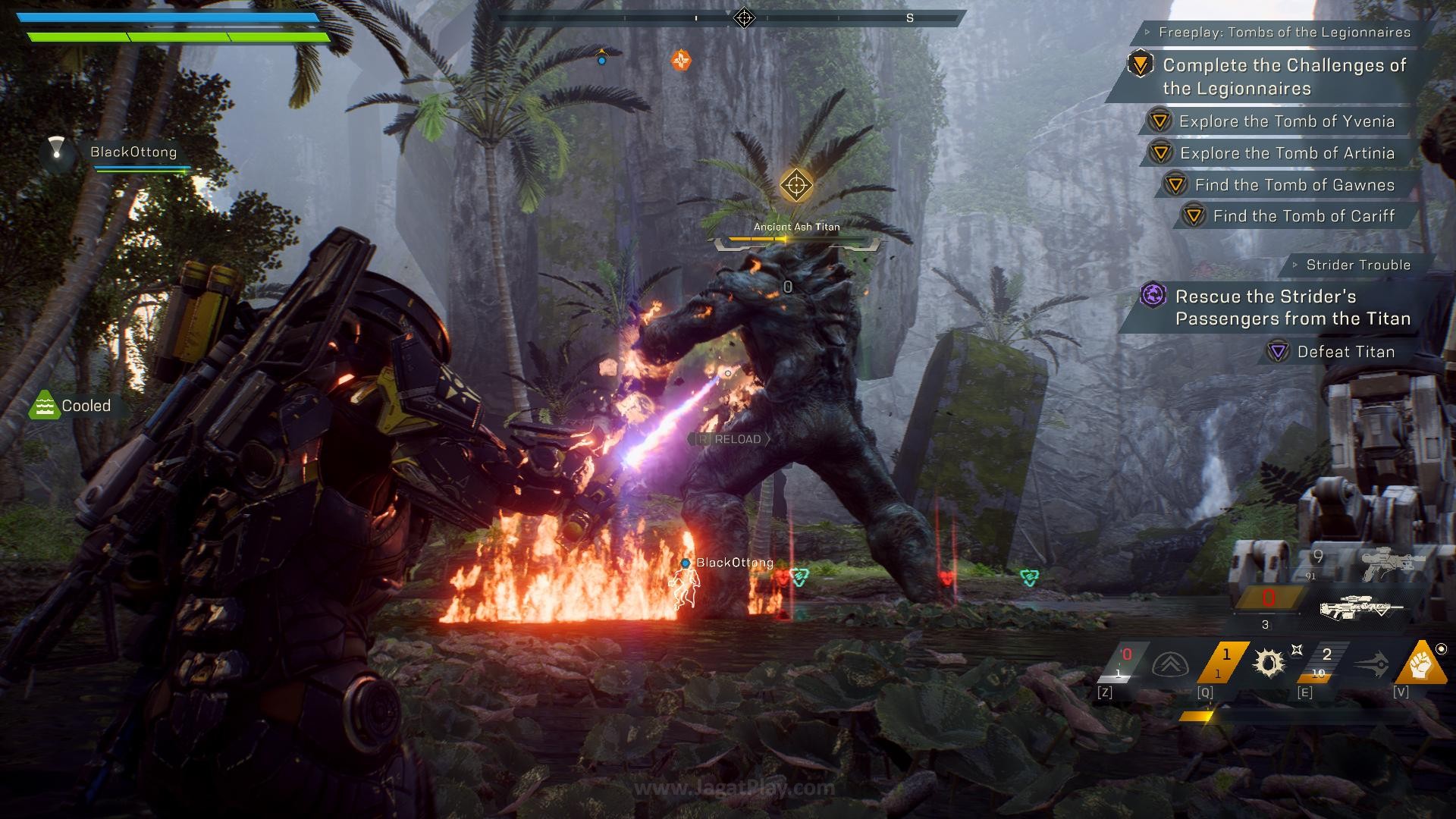Select the Find the Tomb of Cariff objective
Image resolution: width=1456 pixels, height=819 pixels.
click(x=1303, y=216)
